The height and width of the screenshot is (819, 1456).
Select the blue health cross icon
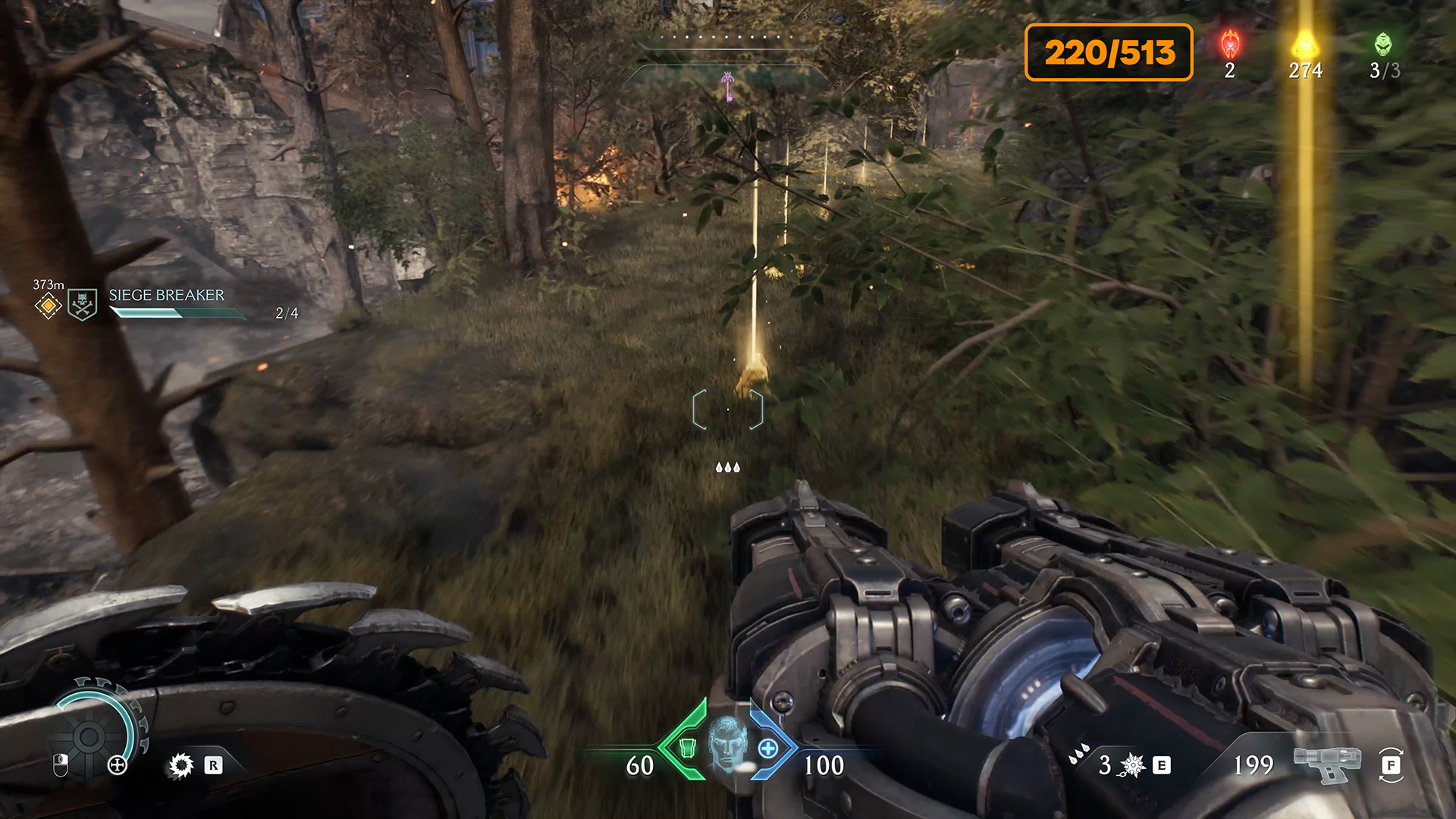[x=768, y=748]
